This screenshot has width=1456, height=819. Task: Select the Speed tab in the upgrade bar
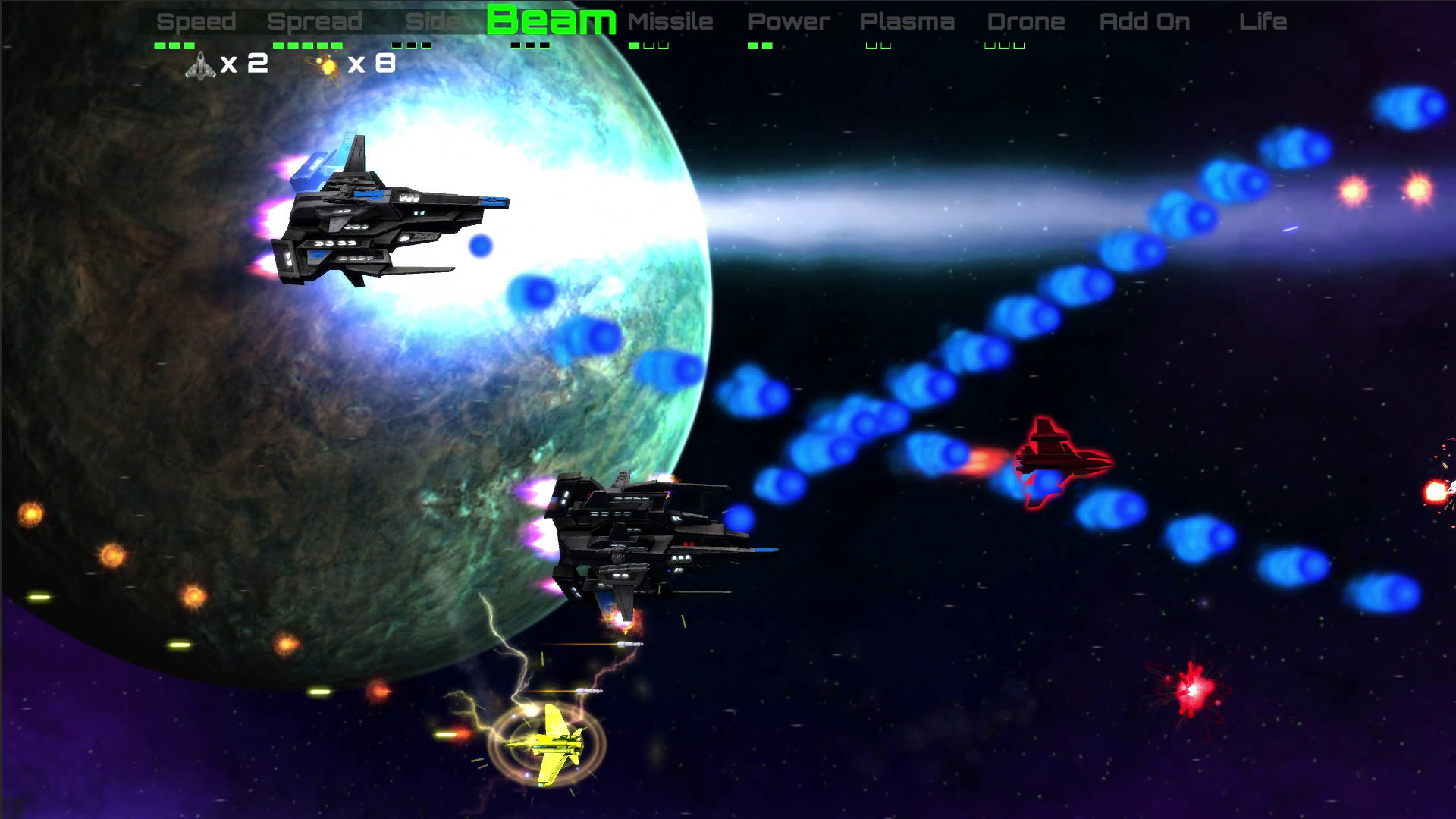[x=197, y=20]
